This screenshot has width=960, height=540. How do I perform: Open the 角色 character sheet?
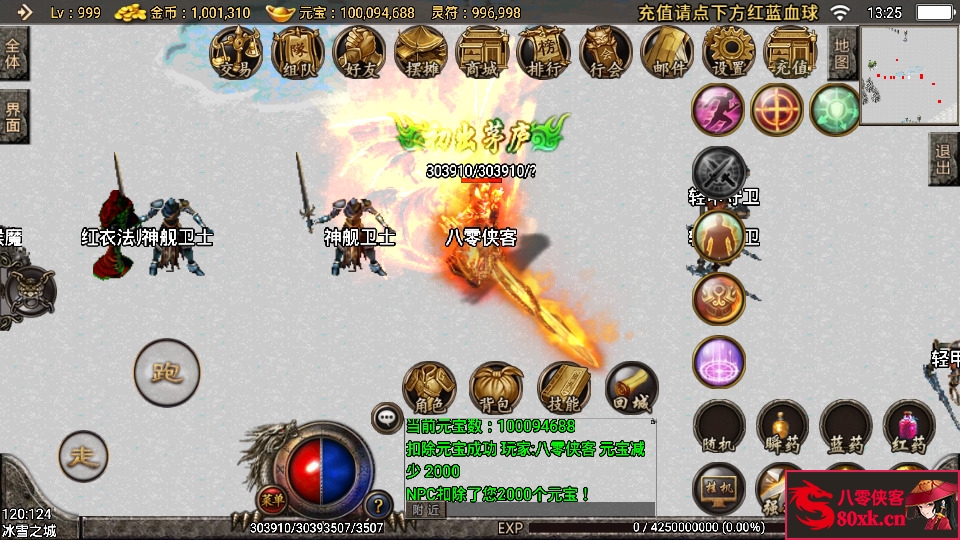[x=429, y=389]
